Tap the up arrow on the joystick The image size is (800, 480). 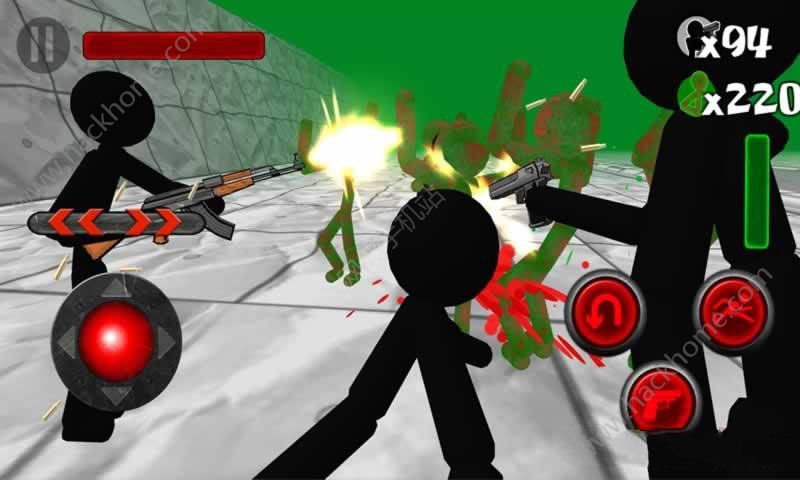click(116, 287)
